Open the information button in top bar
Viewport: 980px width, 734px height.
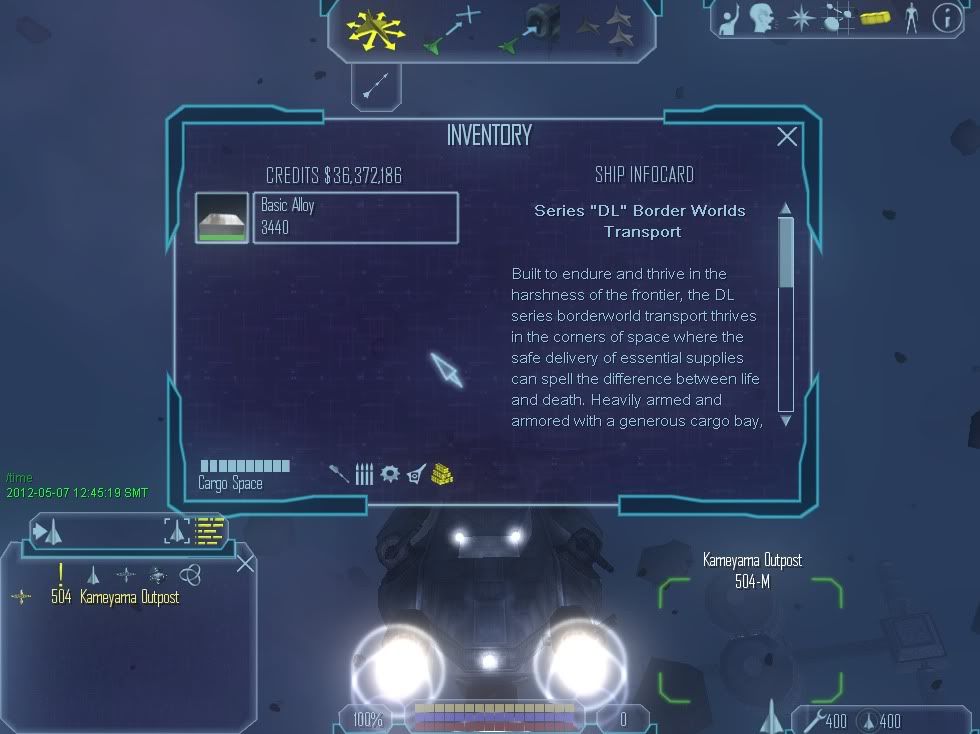coord(945,17)
